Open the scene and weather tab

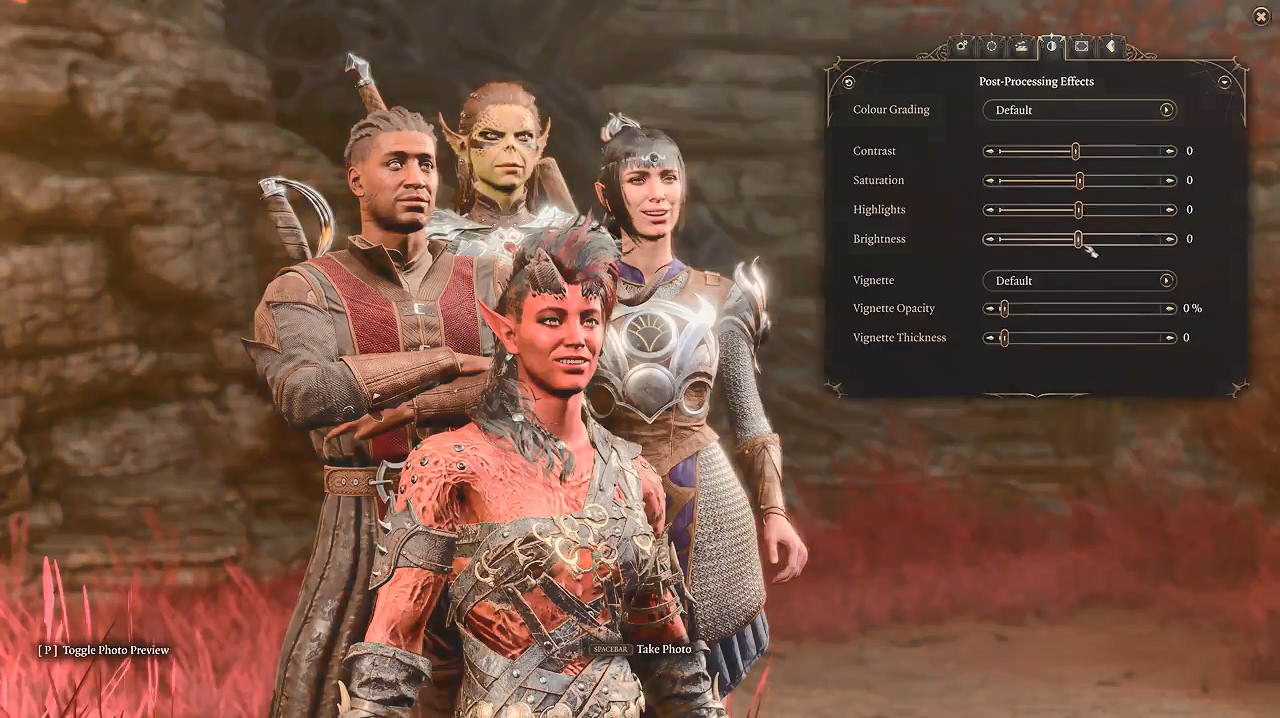pos(1021,45)
